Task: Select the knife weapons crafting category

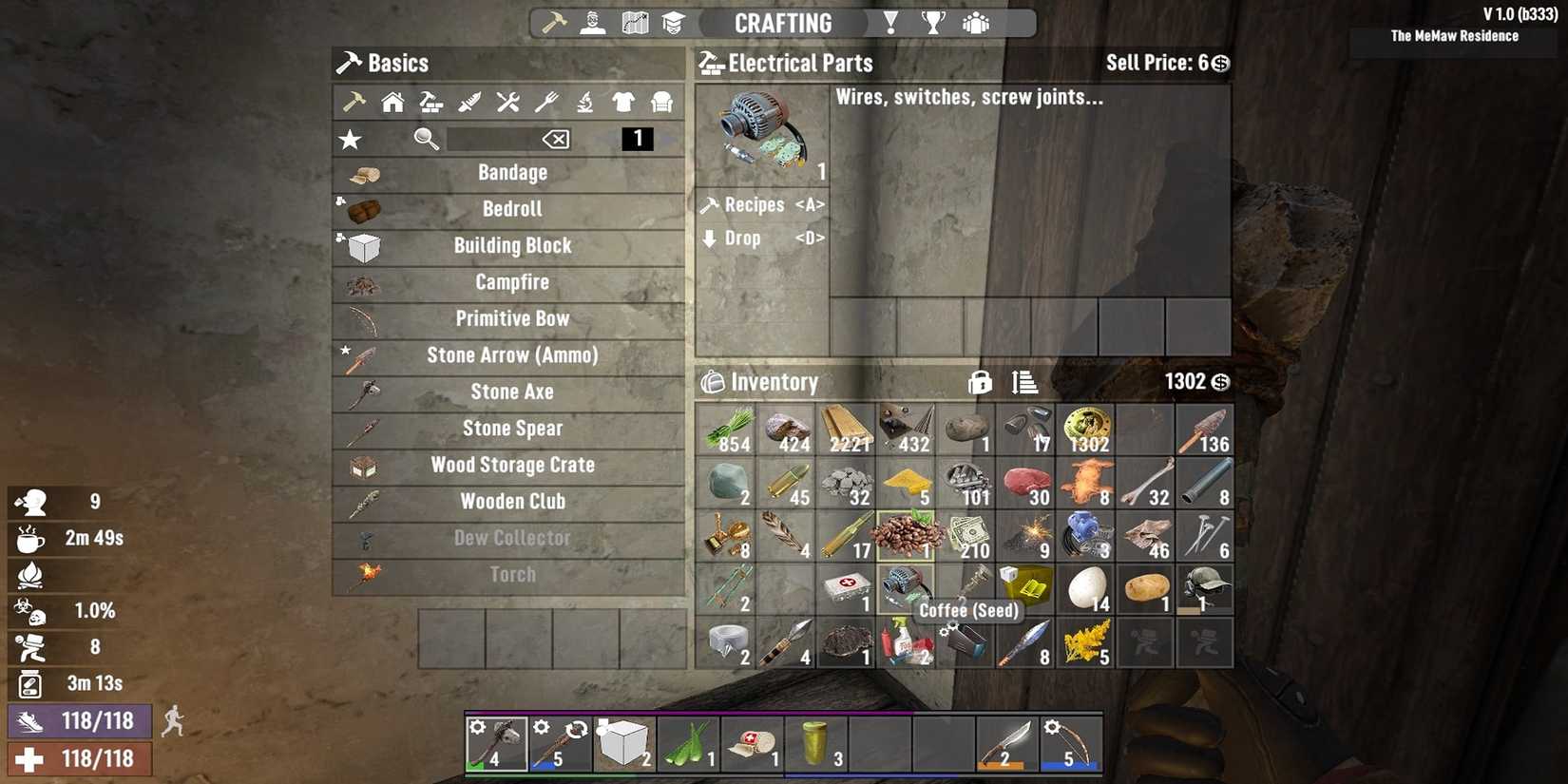Action: (x=469, y=102)
